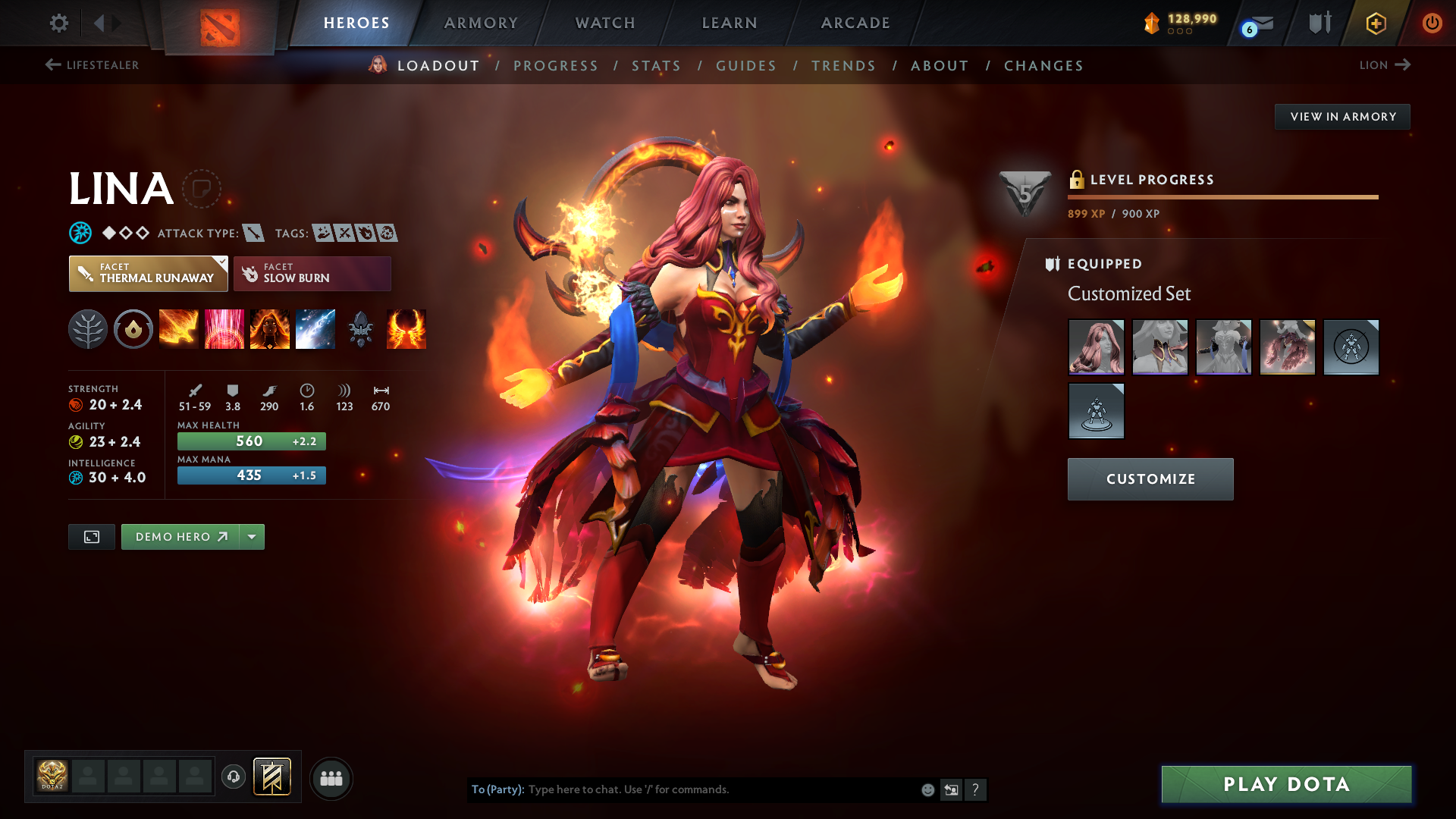
Task: Launch Demo Hero mode
Action: point(180,537)
